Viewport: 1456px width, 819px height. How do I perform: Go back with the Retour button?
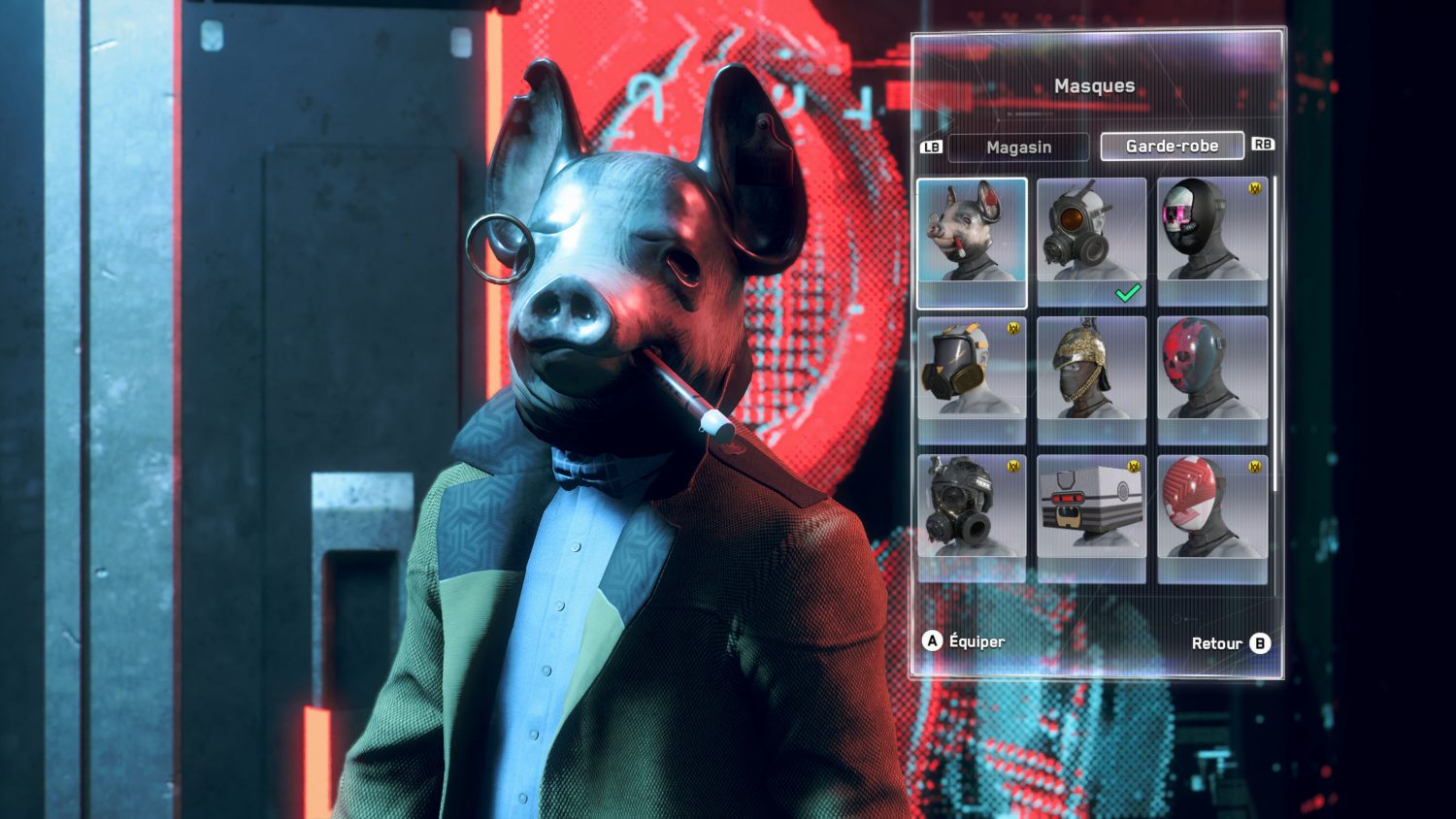(x=1230, y=643)
